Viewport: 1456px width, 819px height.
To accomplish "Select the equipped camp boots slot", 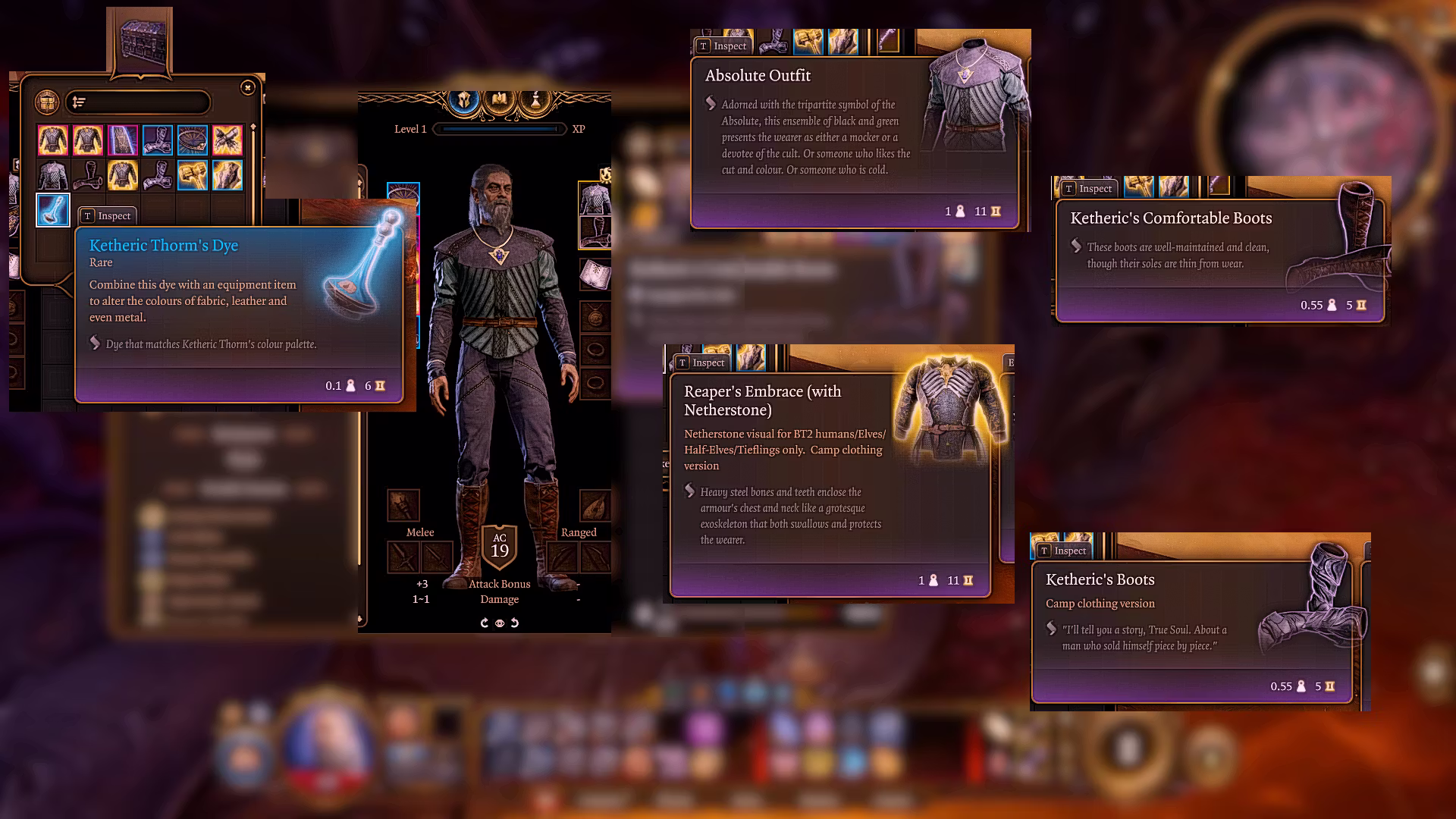I will [x=595, y=233].
